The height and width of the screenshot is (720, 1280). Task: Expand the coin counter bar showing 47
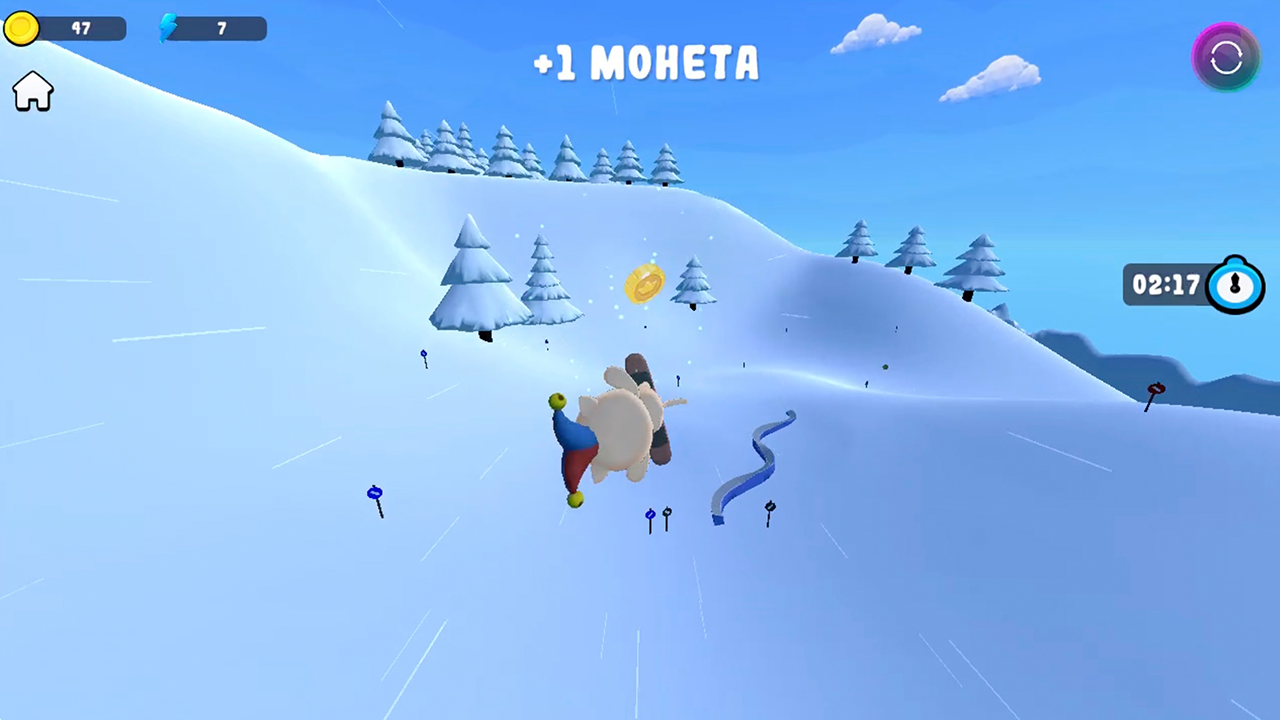coord(70,27)
